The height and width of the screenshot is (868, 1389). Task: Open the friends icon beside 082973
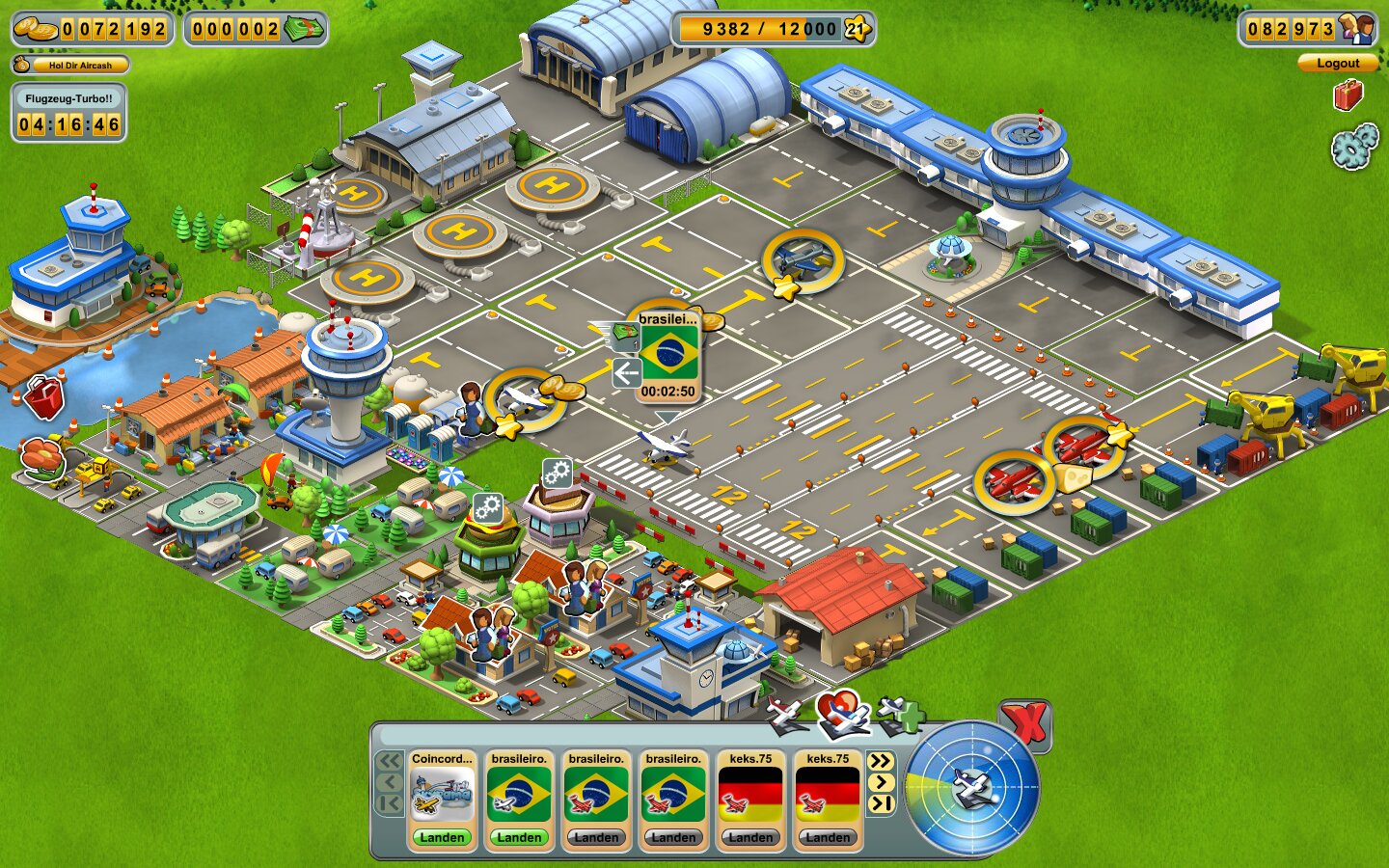click(x=1358, y=29)
